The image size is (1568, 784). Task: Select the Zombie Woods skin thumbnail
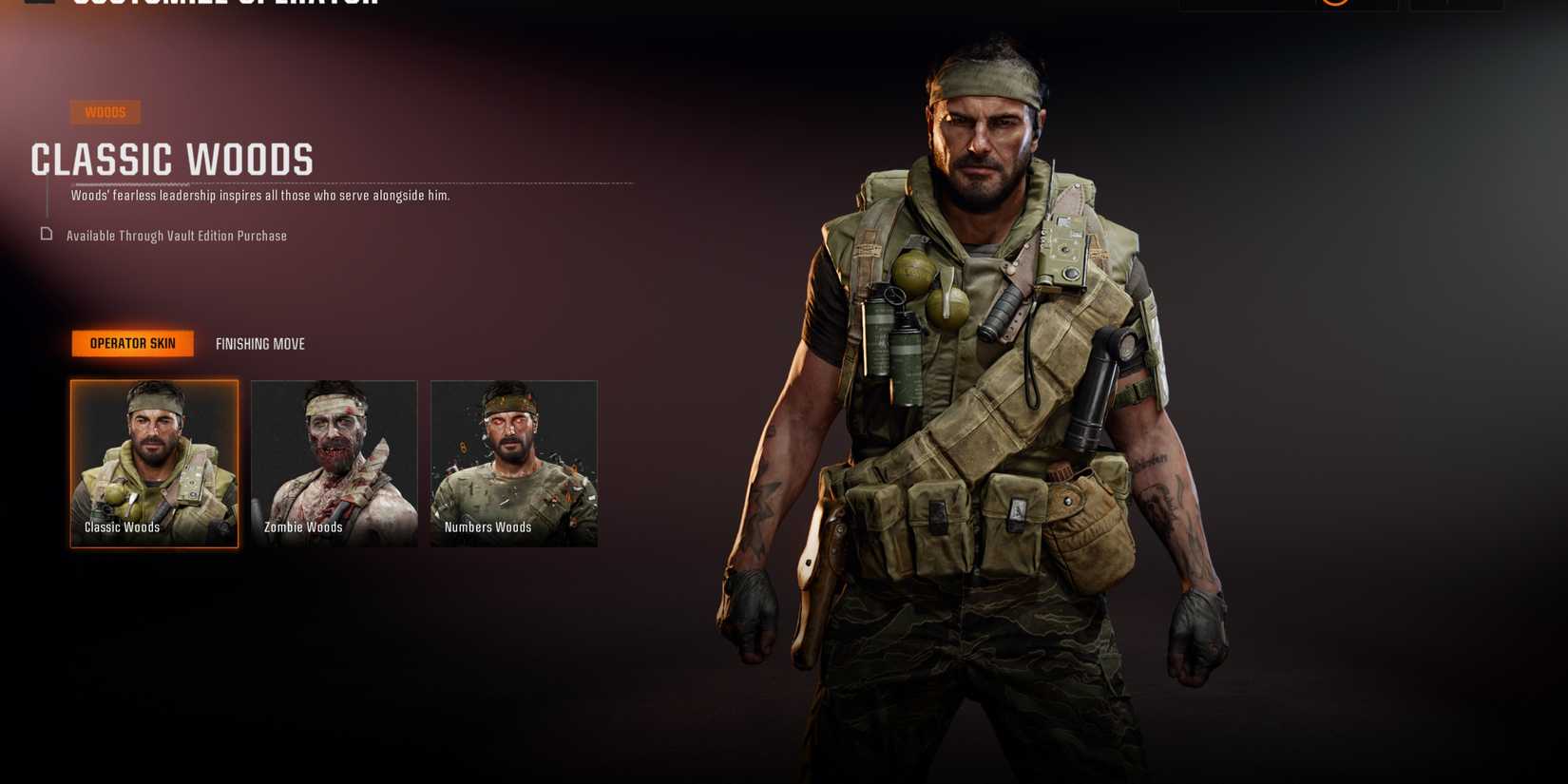click(x=334, y=463)
